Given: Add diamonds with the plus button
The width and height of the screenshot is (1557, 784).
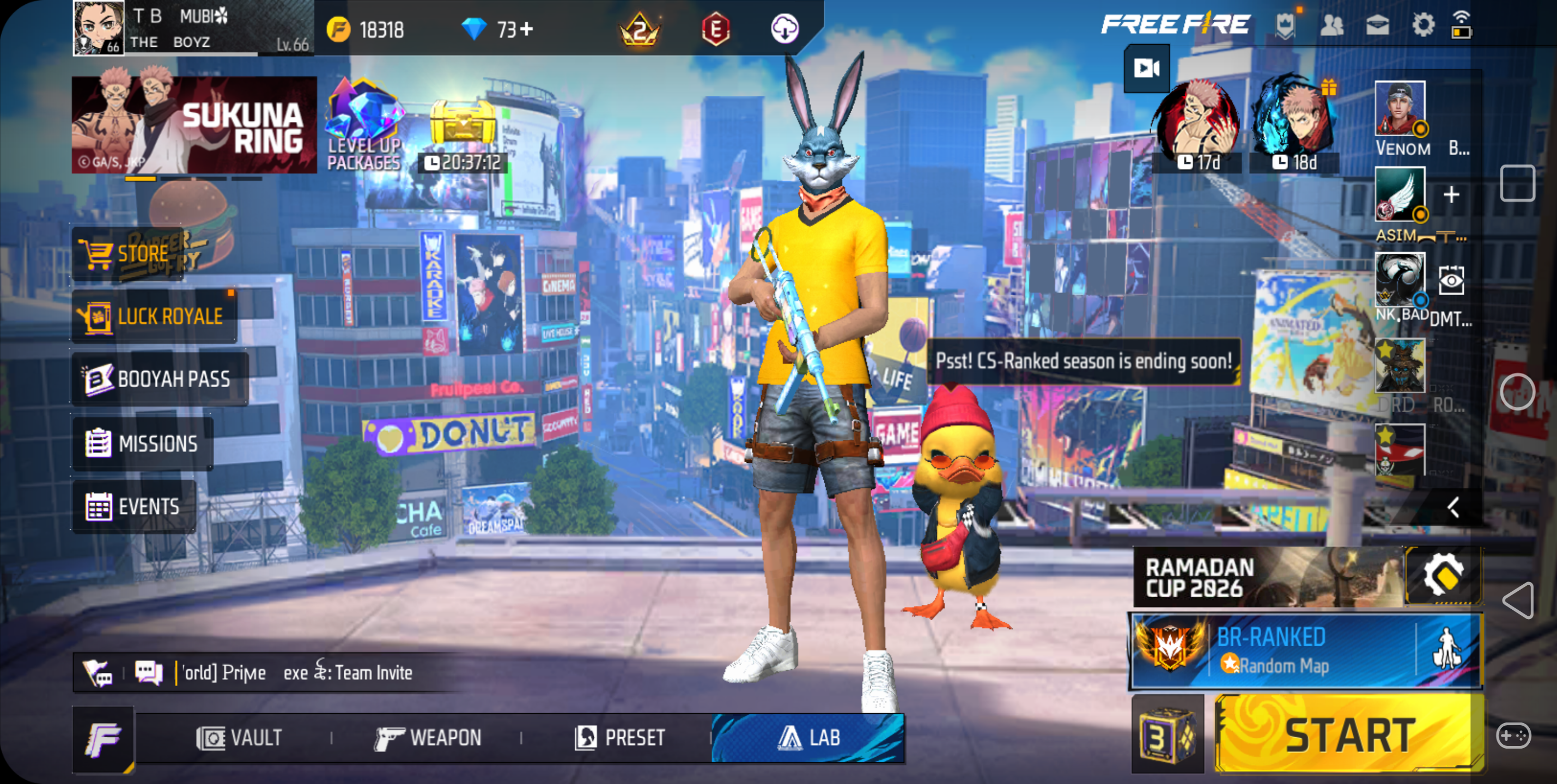Looking at the screenshot, I should pyautogui.click(x=527, y=29).
